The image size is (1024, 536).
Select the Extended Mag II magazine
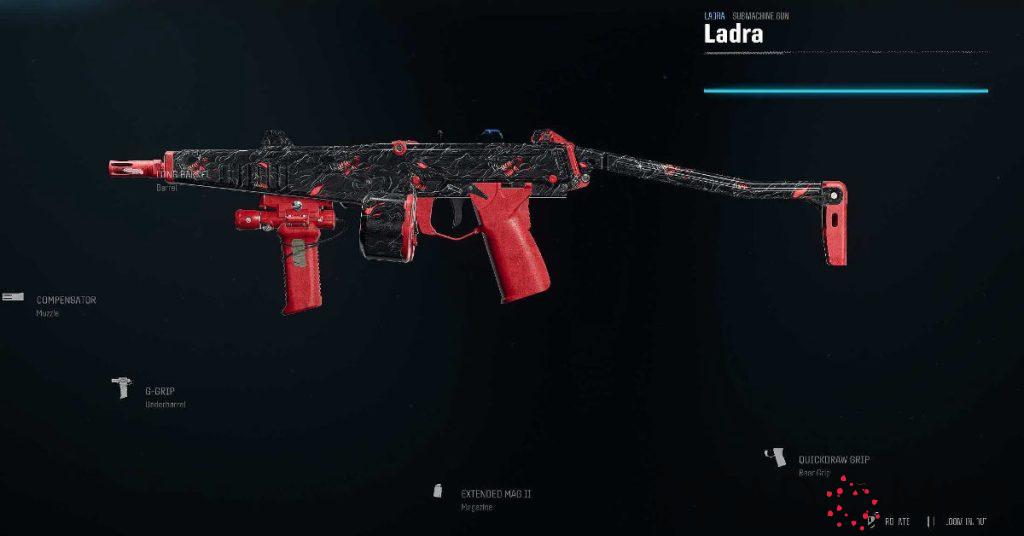(x=495, y=494)
